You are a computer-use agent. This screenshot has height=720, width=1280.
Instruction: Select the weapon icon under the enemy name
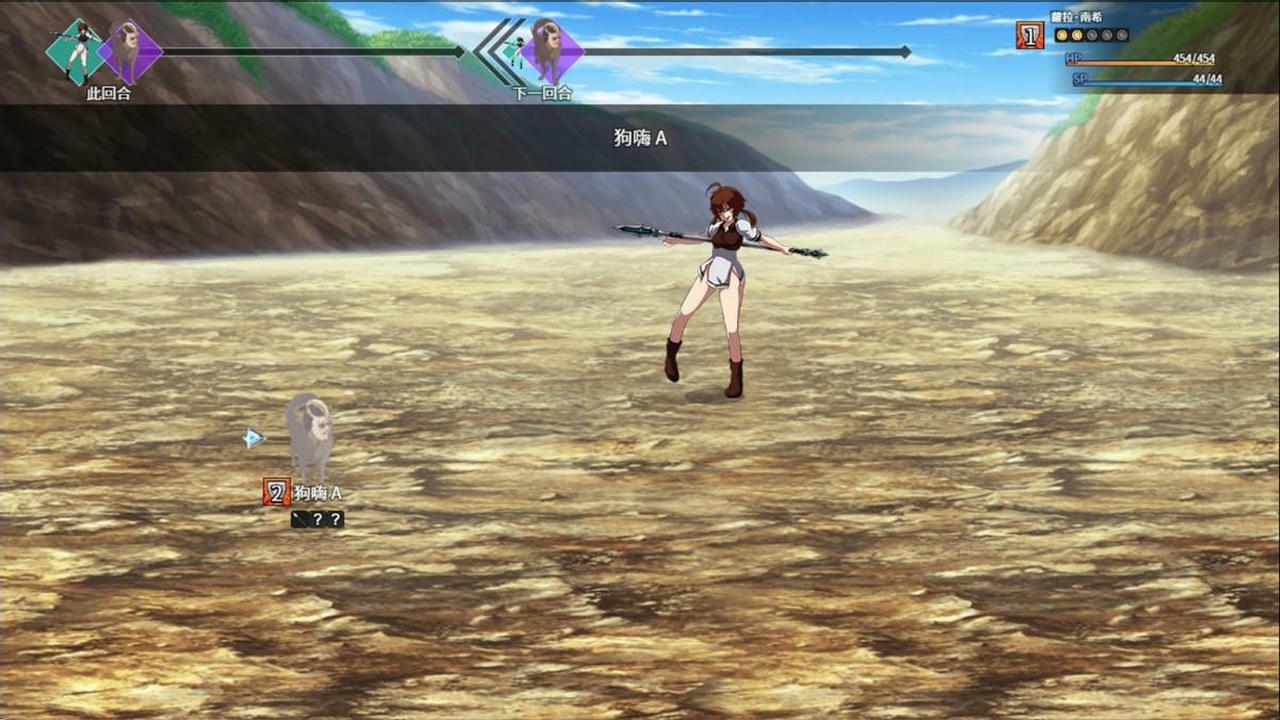click(x=298, y=519)
